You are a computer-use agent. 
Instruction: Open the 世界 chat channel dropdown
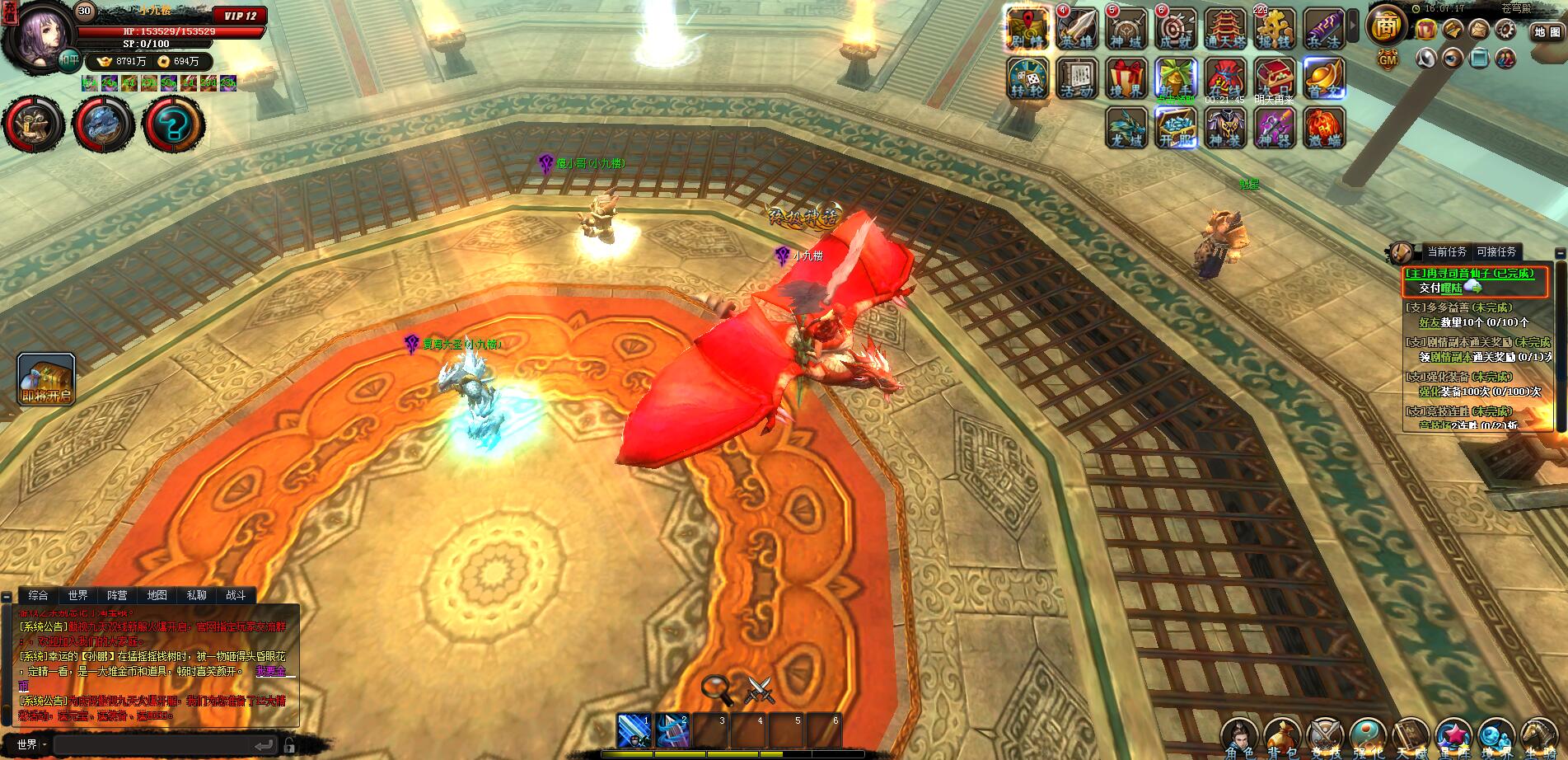point(30,744)
